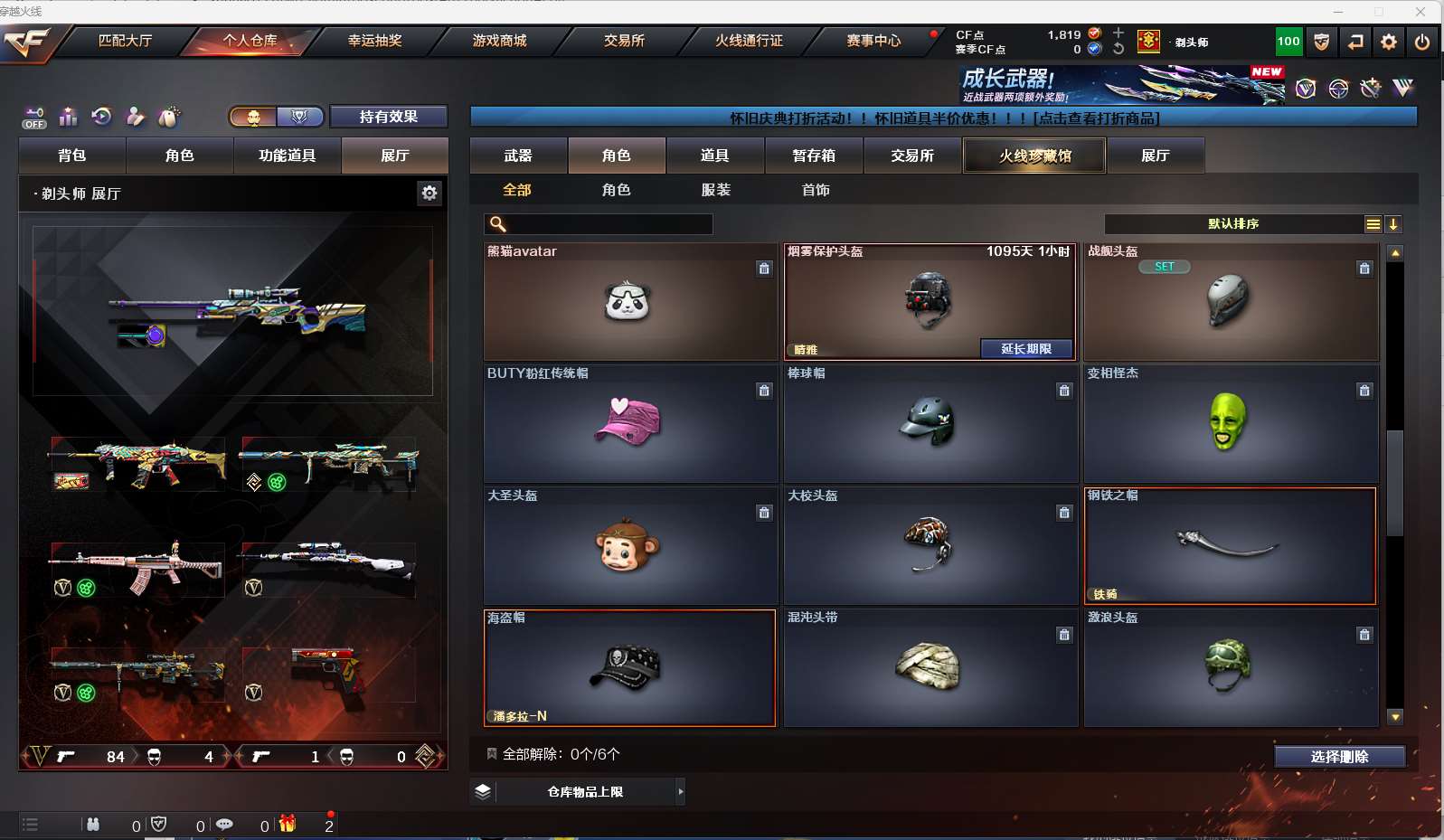Extend the smoke helmet with 延长期限
Screen dimensions: 1444x840
pos(1026,349)
